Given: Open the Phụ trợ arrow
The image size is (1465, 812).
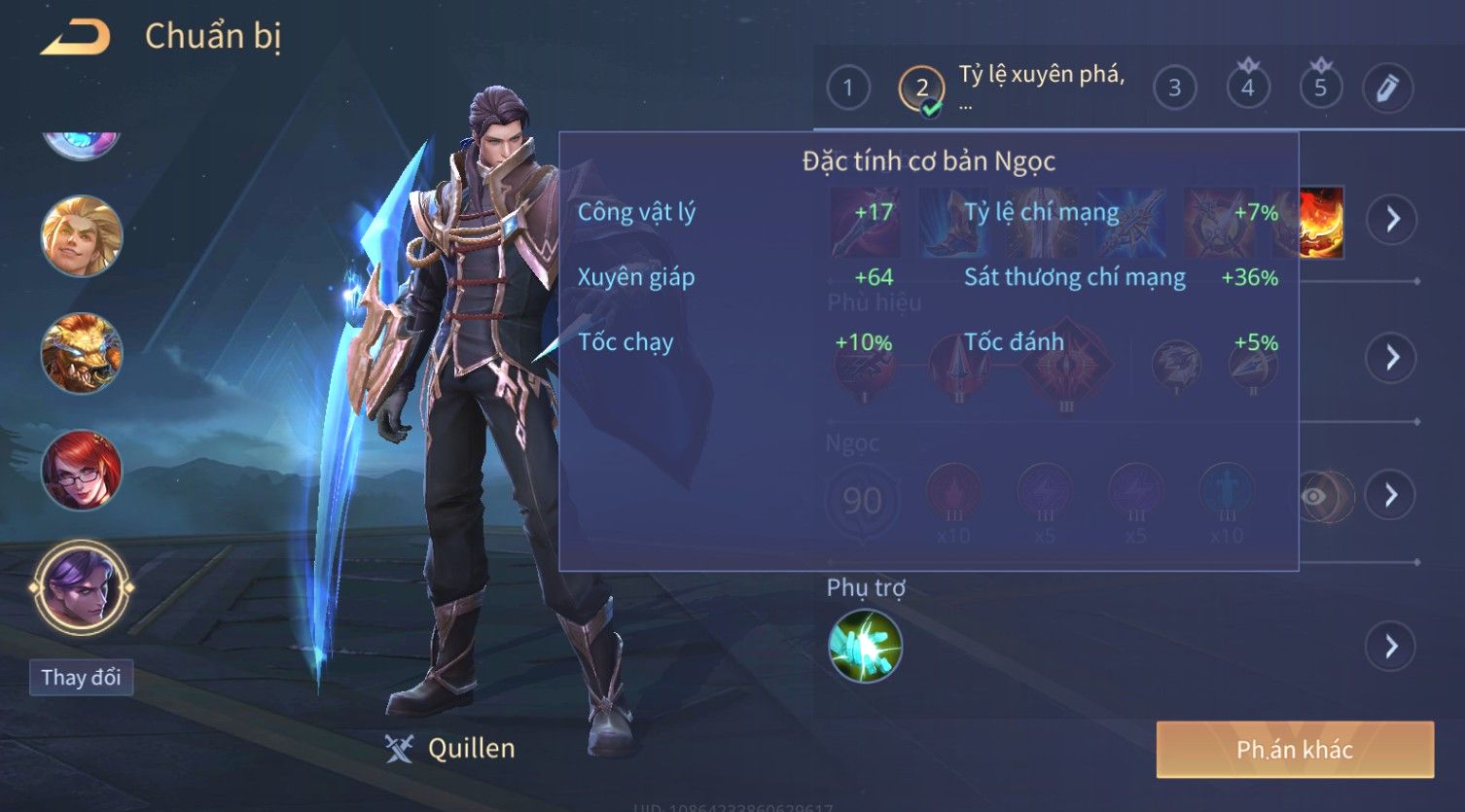Looking at the screenshot, I should pos(1391,646).
